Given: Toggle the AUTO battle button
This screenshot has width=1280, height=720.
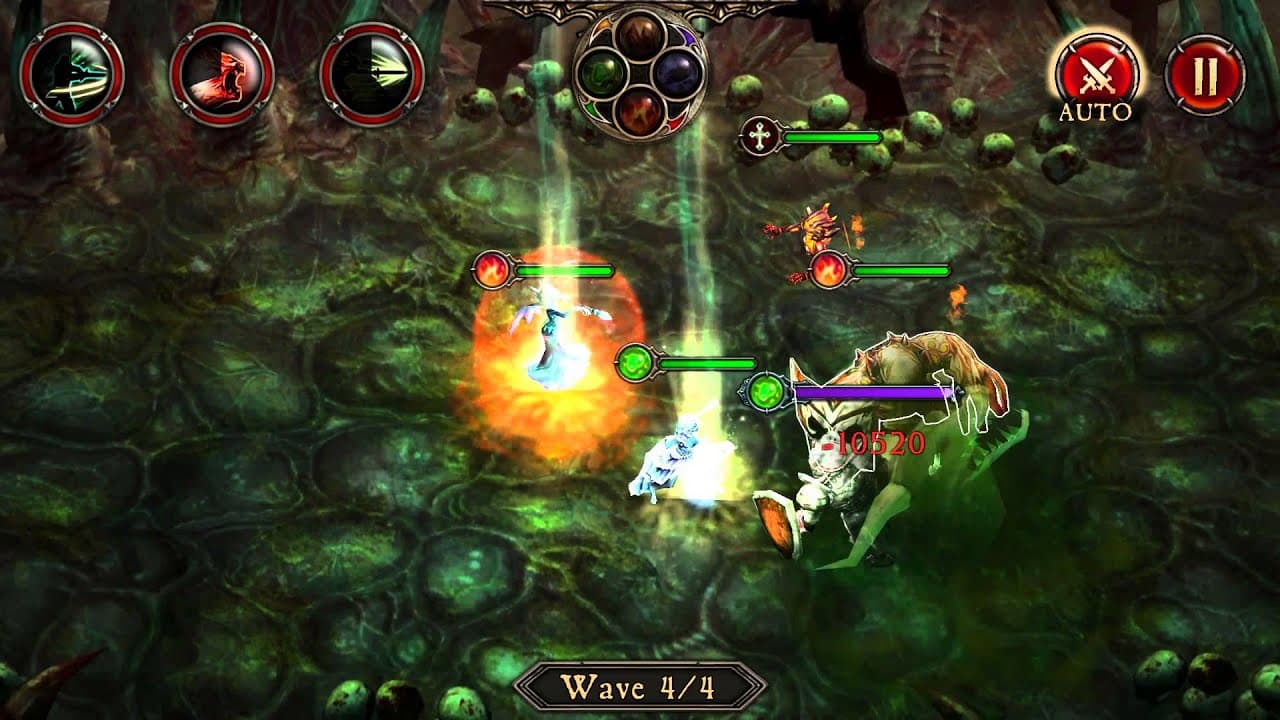Looking at the screenshot, I should point(1096,74).
